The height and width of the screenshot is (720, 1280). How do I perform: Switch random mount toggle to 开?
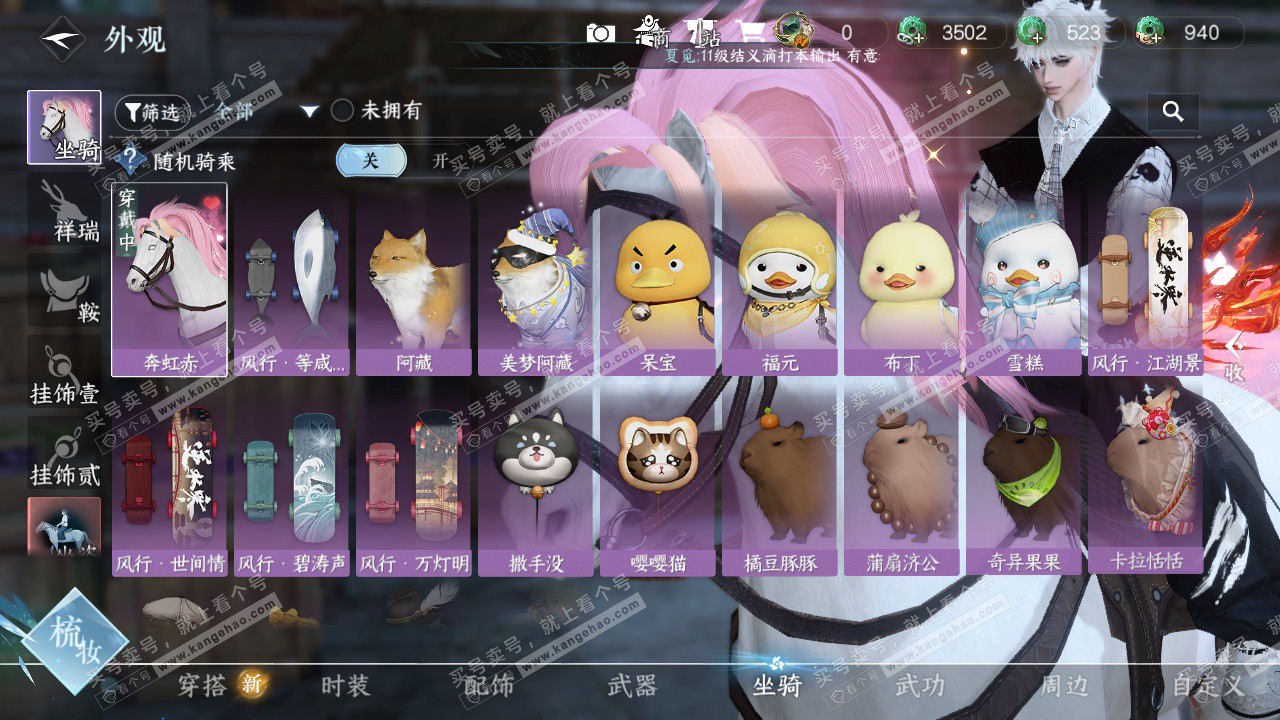pyautogui.click(x=440, y=160)
